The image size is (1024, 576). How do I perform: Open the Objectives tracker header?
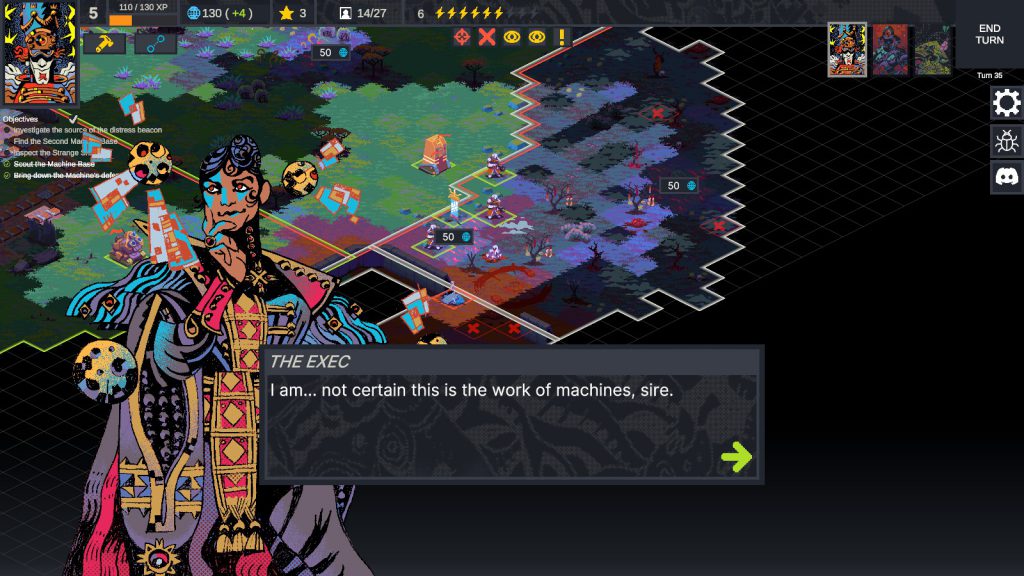point(20,119)
